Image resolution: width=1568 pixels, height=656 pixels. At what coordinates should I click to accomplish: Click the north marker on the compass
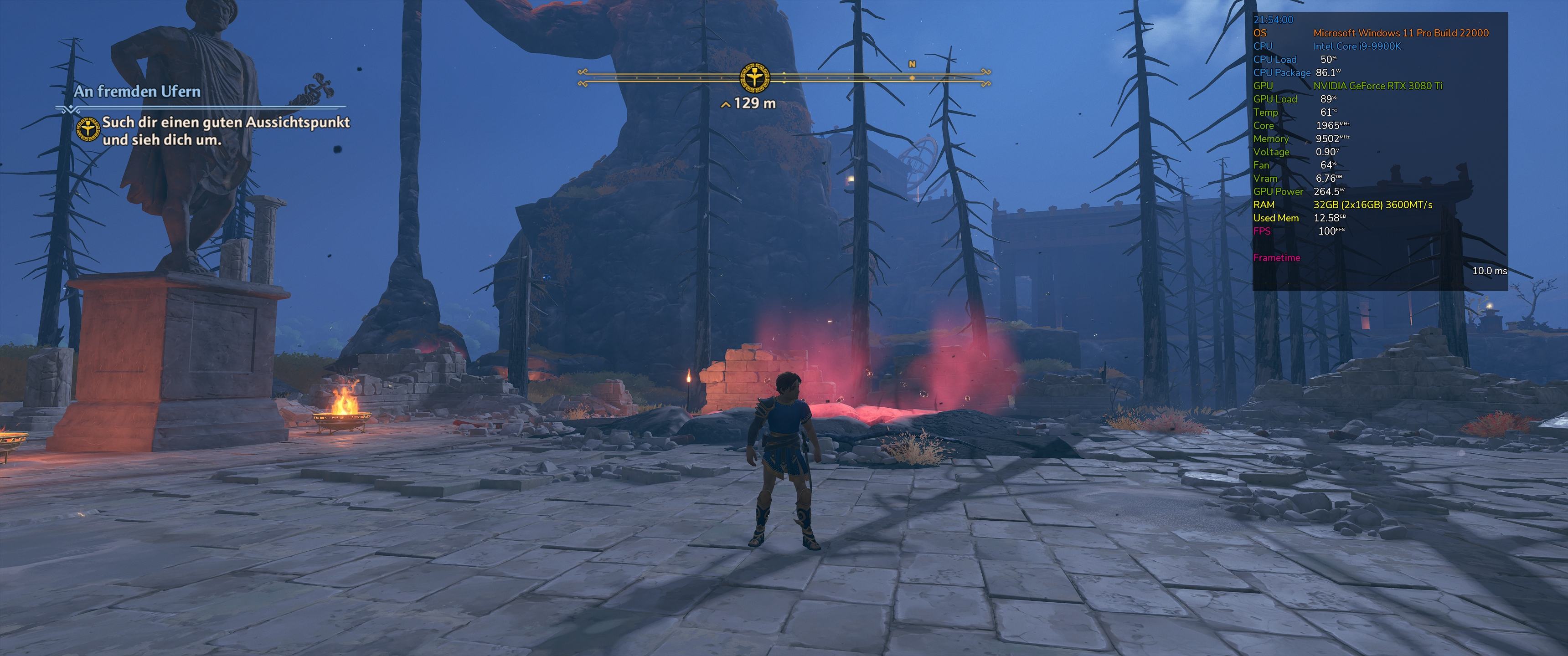click(x=912, y=65)
